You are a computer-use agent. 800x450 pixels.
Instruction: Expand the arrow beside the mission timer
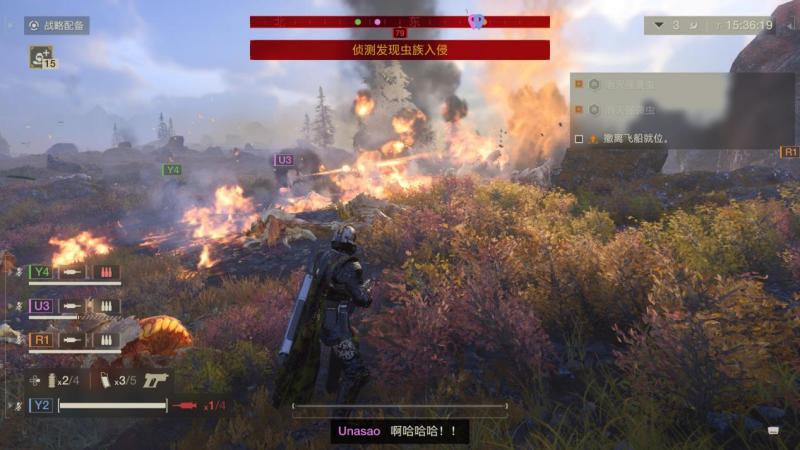(x=658, y=25)
